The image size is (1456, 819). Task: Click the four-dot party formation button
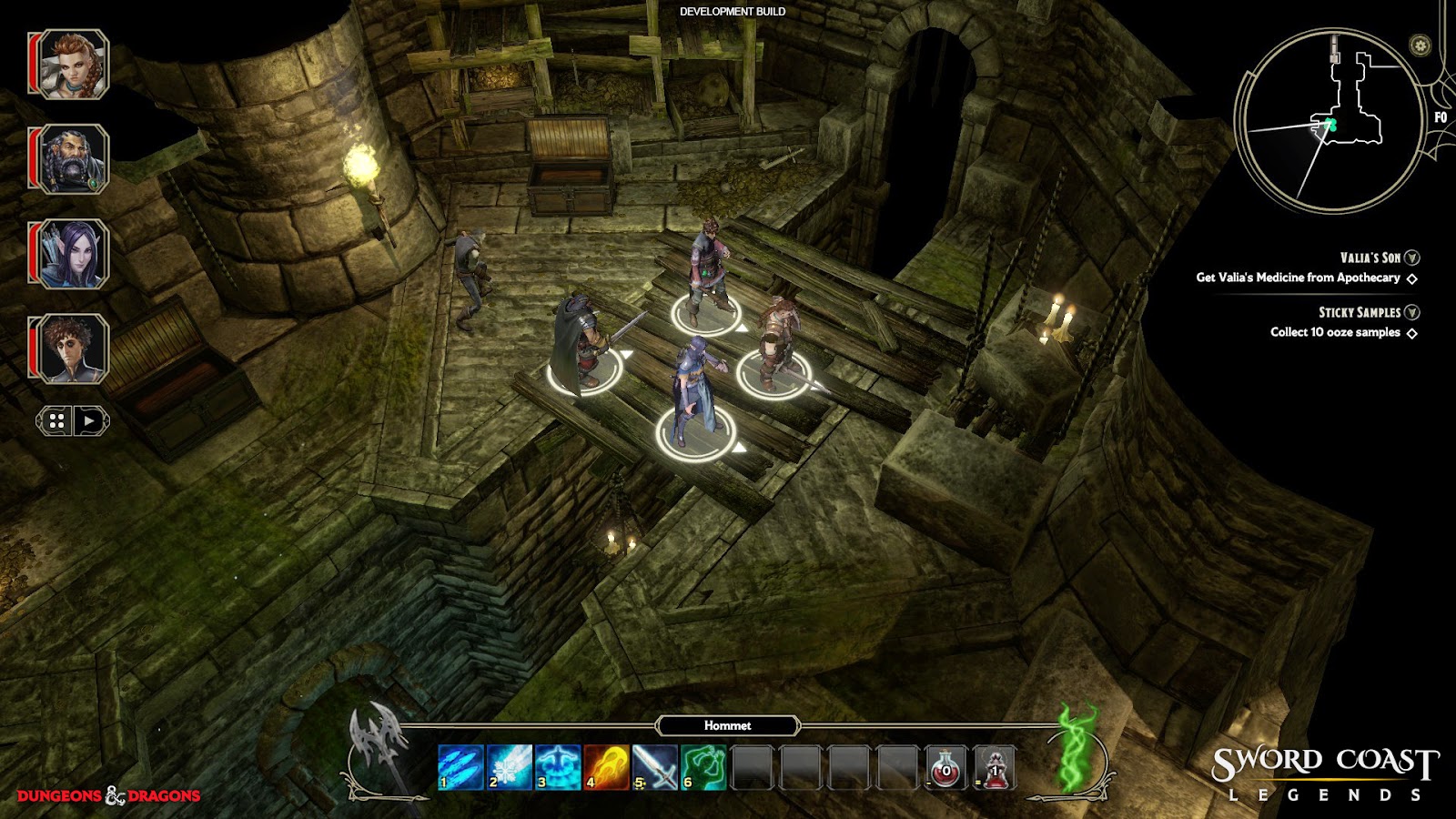[x=56, y=420]
